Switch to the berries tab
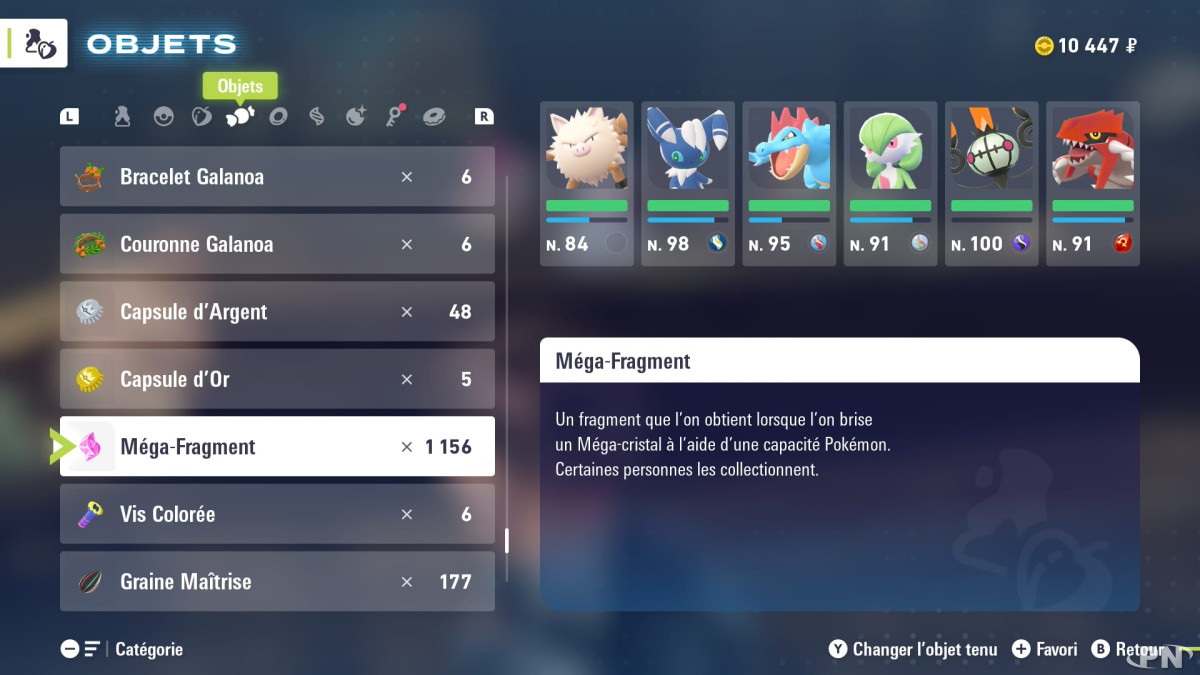 [201, 117]
